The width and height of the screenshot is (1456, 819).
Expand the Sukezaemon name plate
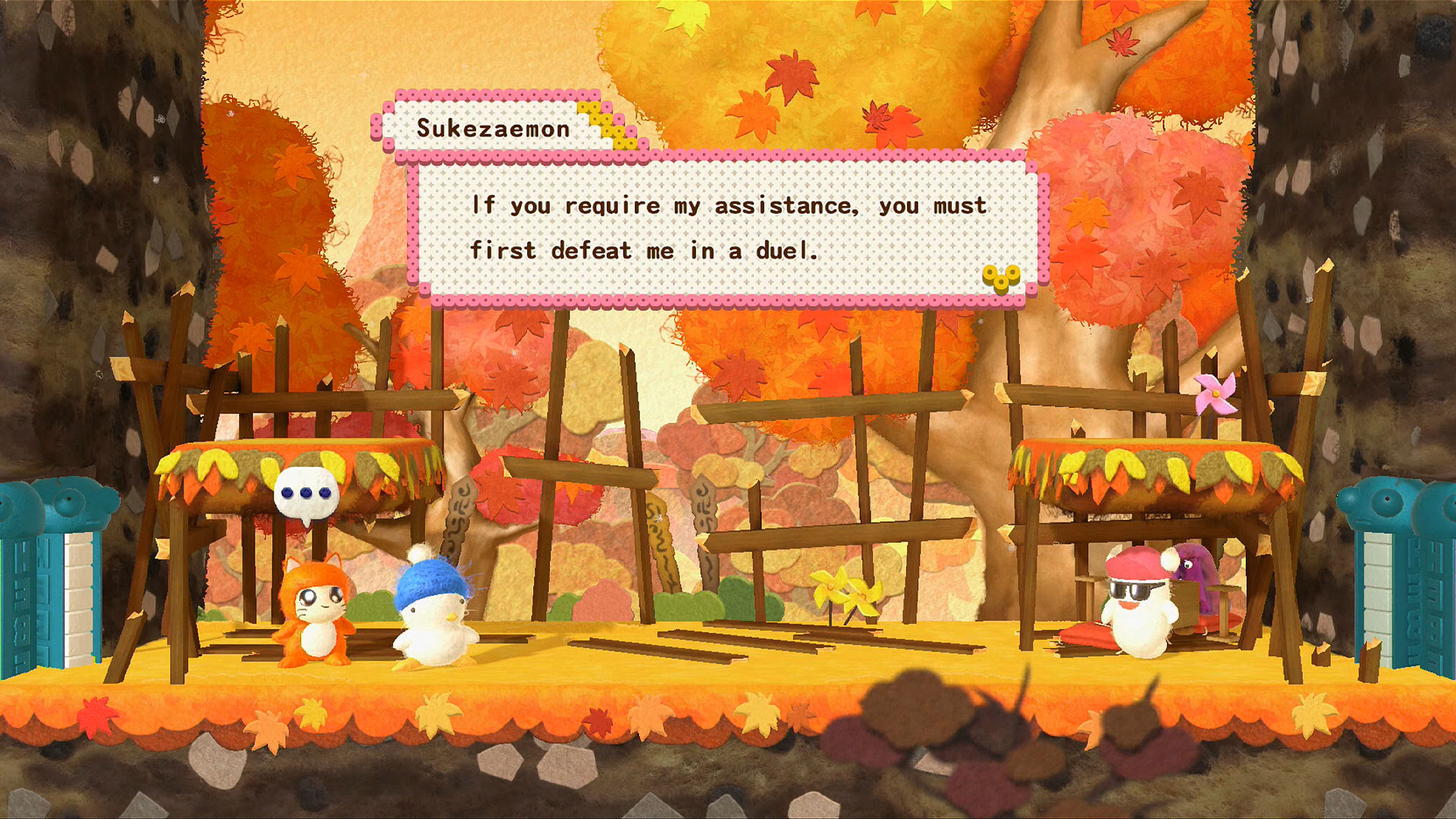[491, 129]
